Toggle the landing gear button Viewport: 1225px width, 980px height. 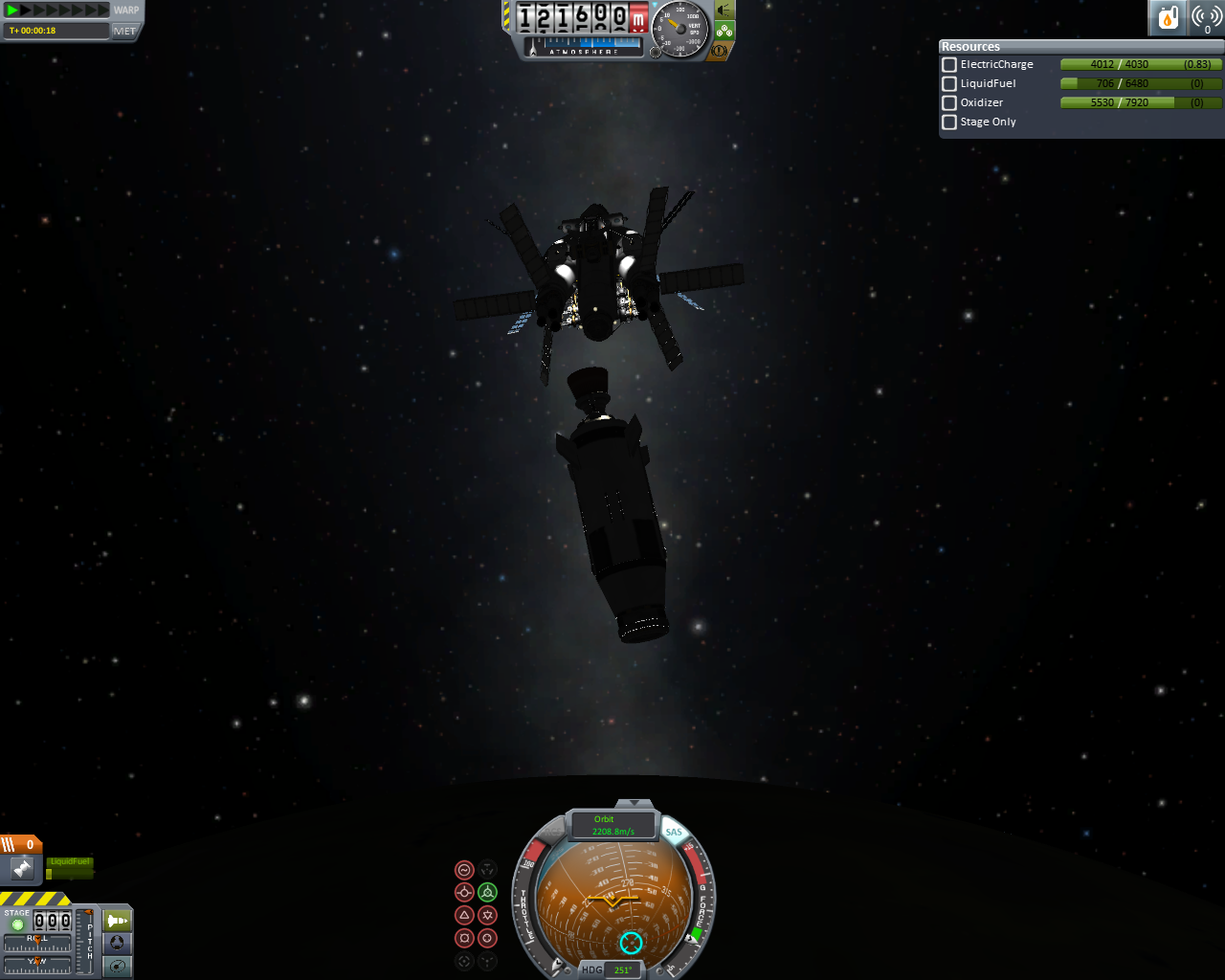[724, 30]
